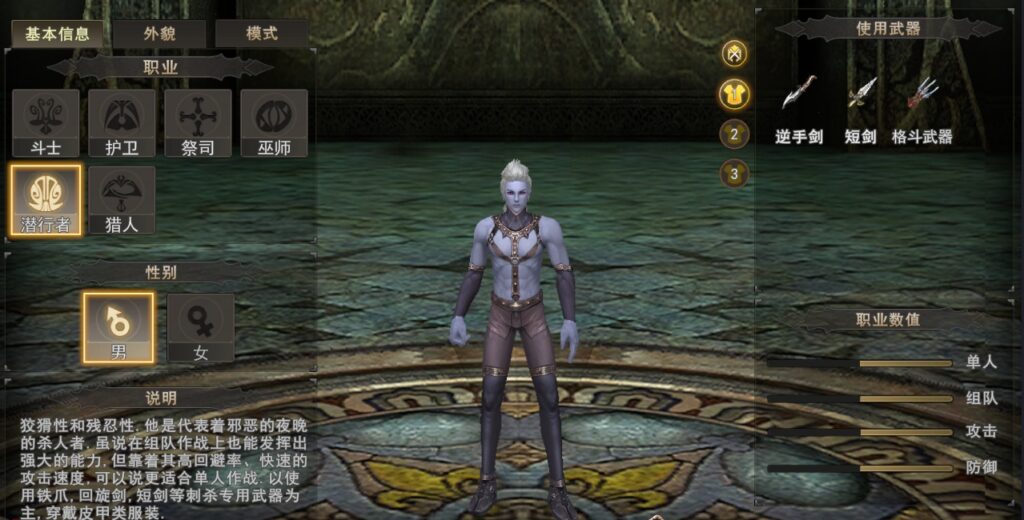Preview armor set number 3
This screenshot has width=1024, height=520.
point(735,174)
